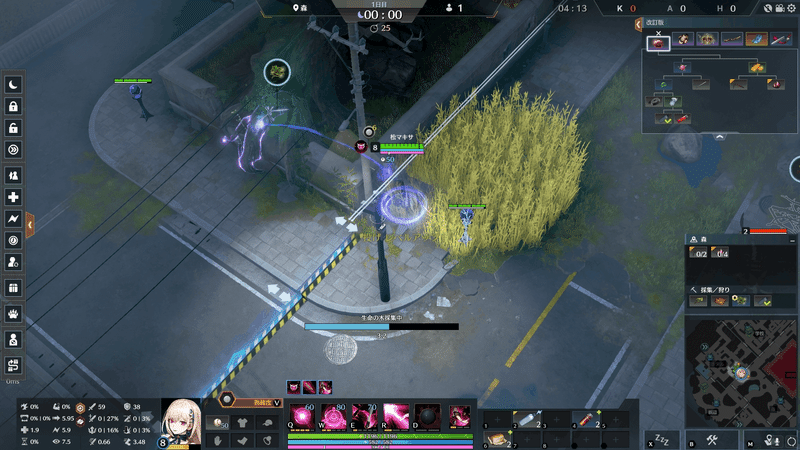Click the crescent moon side icon
The image size is (800, 450).
14,85
